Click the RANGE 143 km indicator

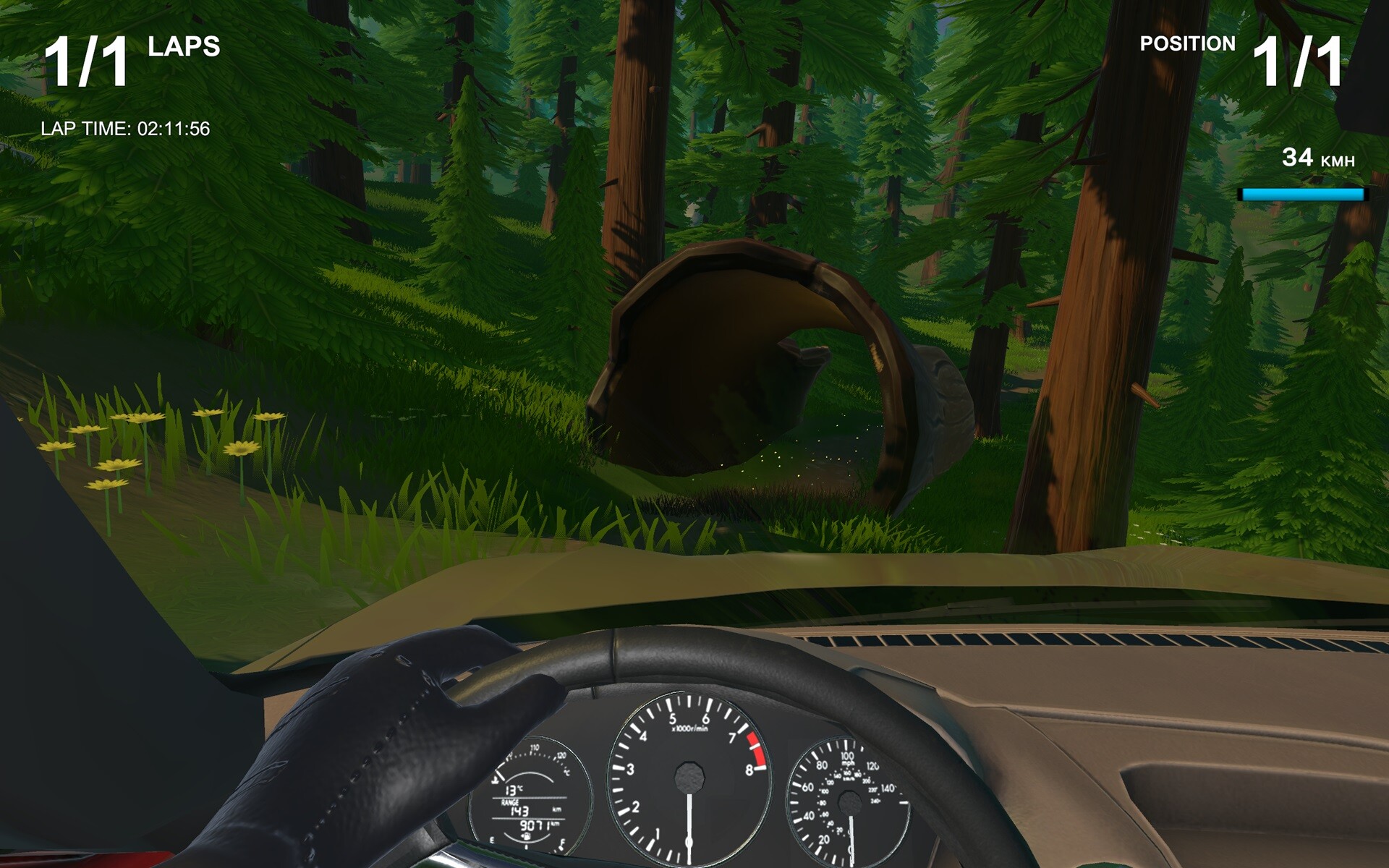point(519,809)
